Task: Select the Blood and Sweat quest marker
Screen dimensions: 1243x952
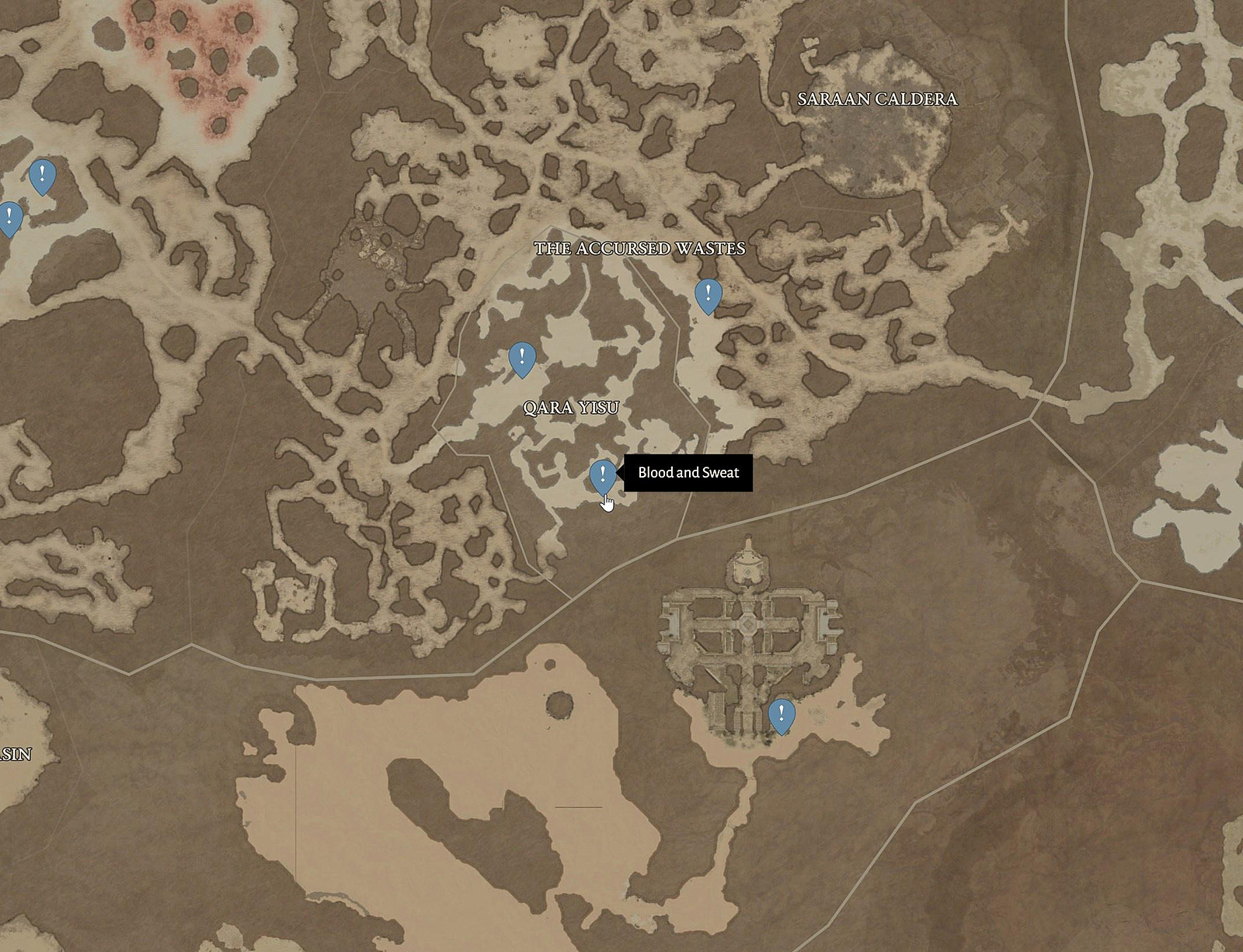Action: [602, 474]
